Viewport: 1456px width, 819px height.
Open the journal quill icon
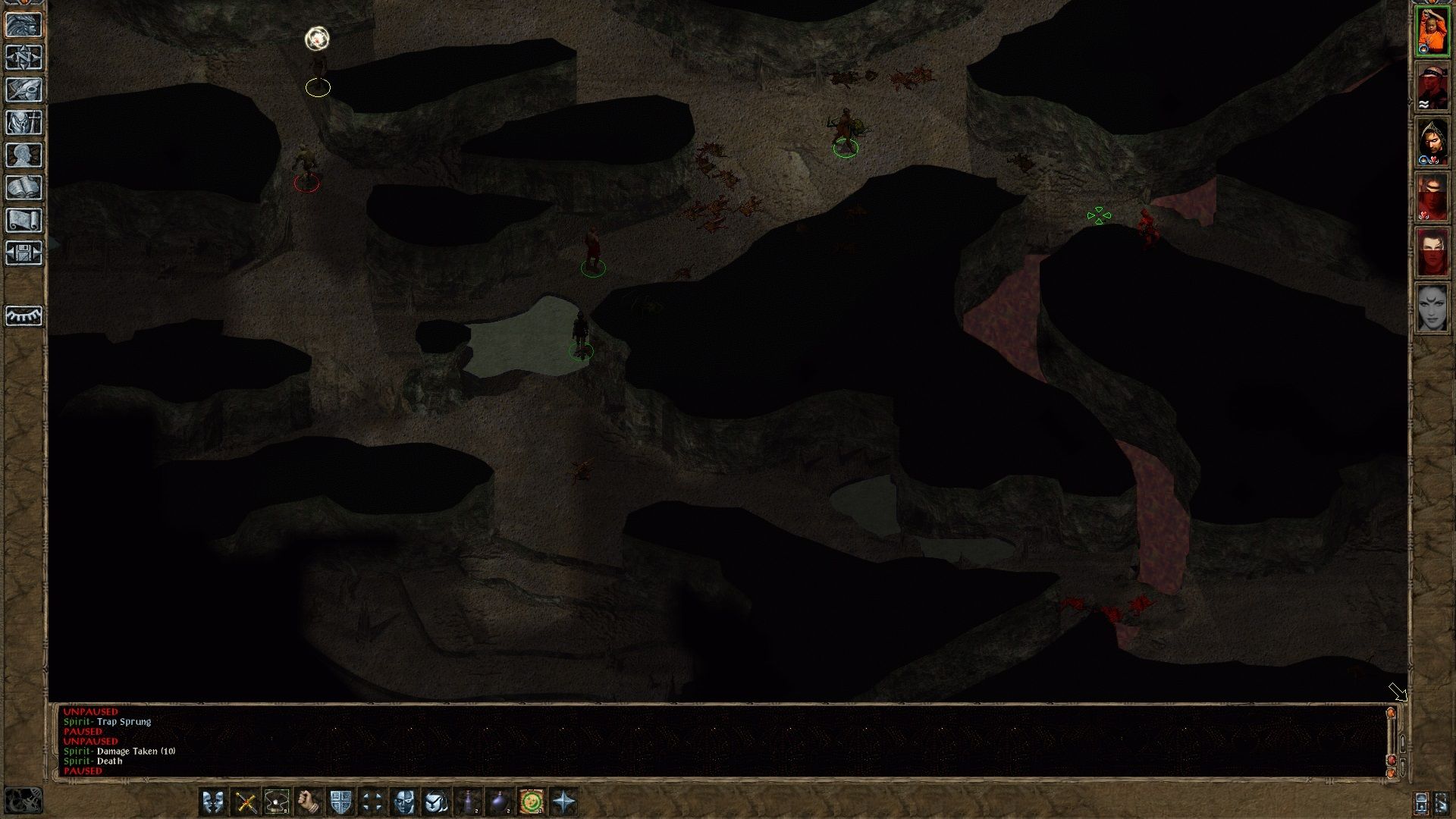point(24,90)
